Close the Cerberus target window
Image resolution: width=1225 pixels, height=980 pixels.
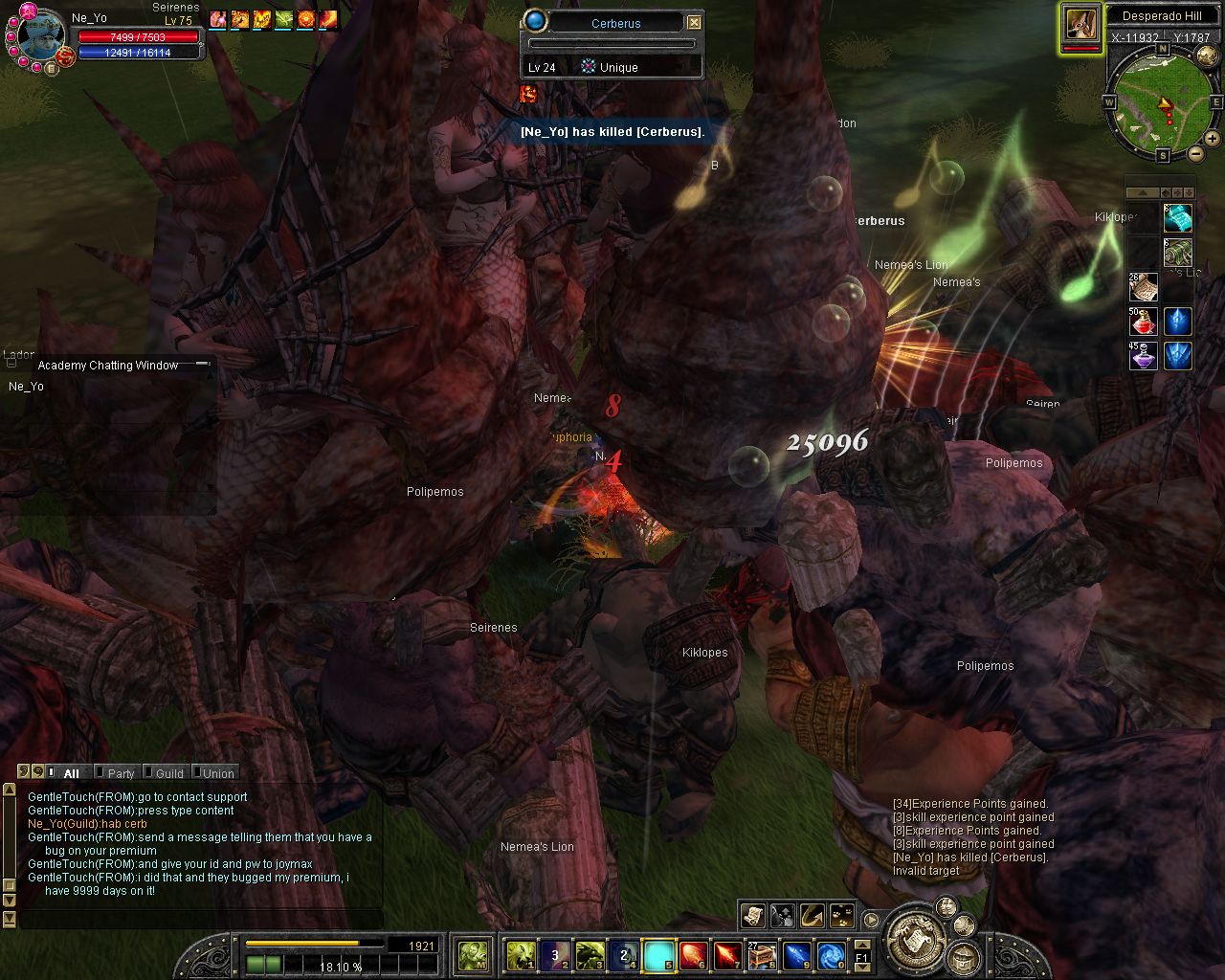tap(695, 23)
